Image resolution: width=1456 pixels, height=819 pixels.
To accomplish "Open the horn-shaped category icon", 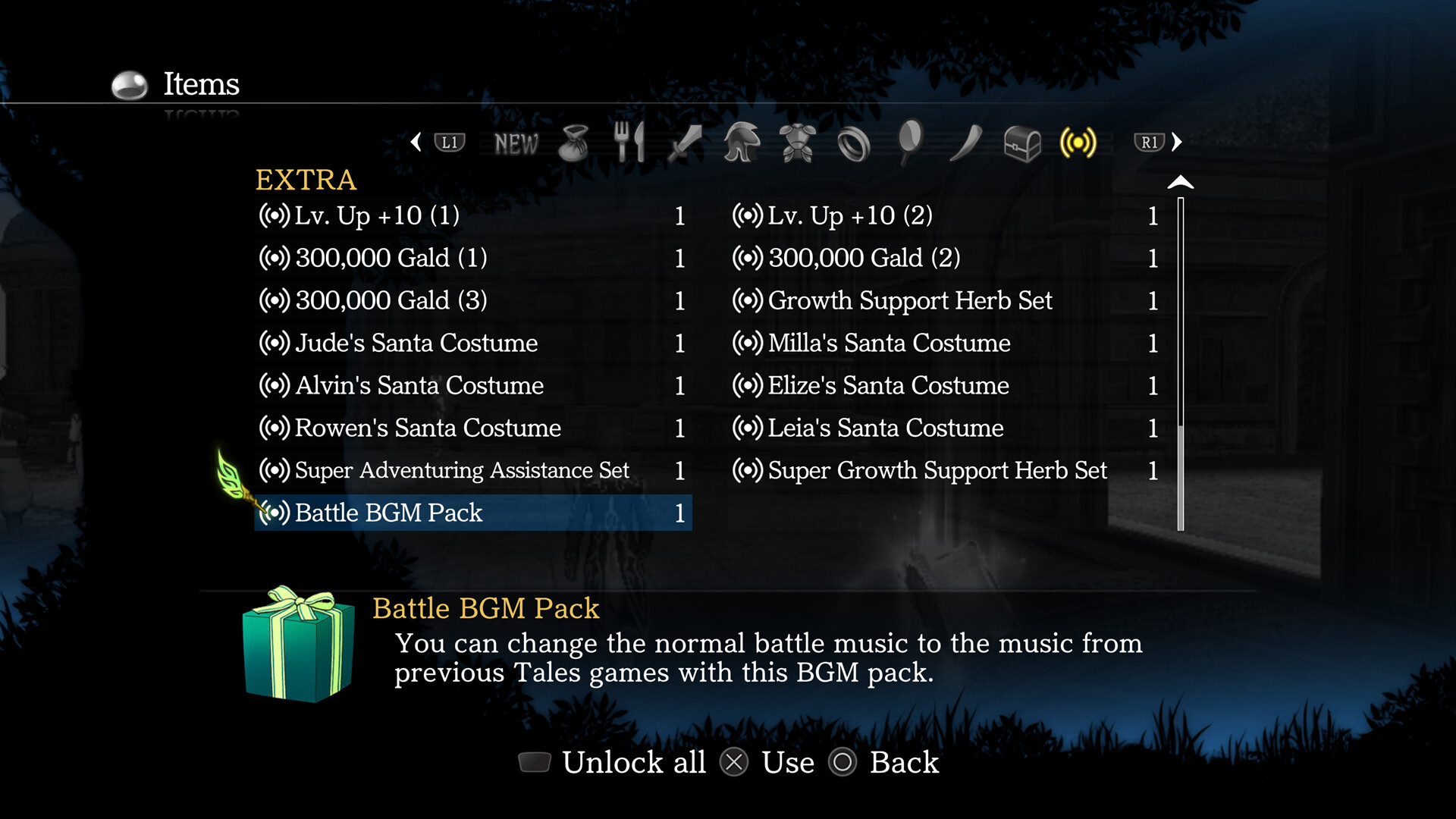I will coord(965,143).
